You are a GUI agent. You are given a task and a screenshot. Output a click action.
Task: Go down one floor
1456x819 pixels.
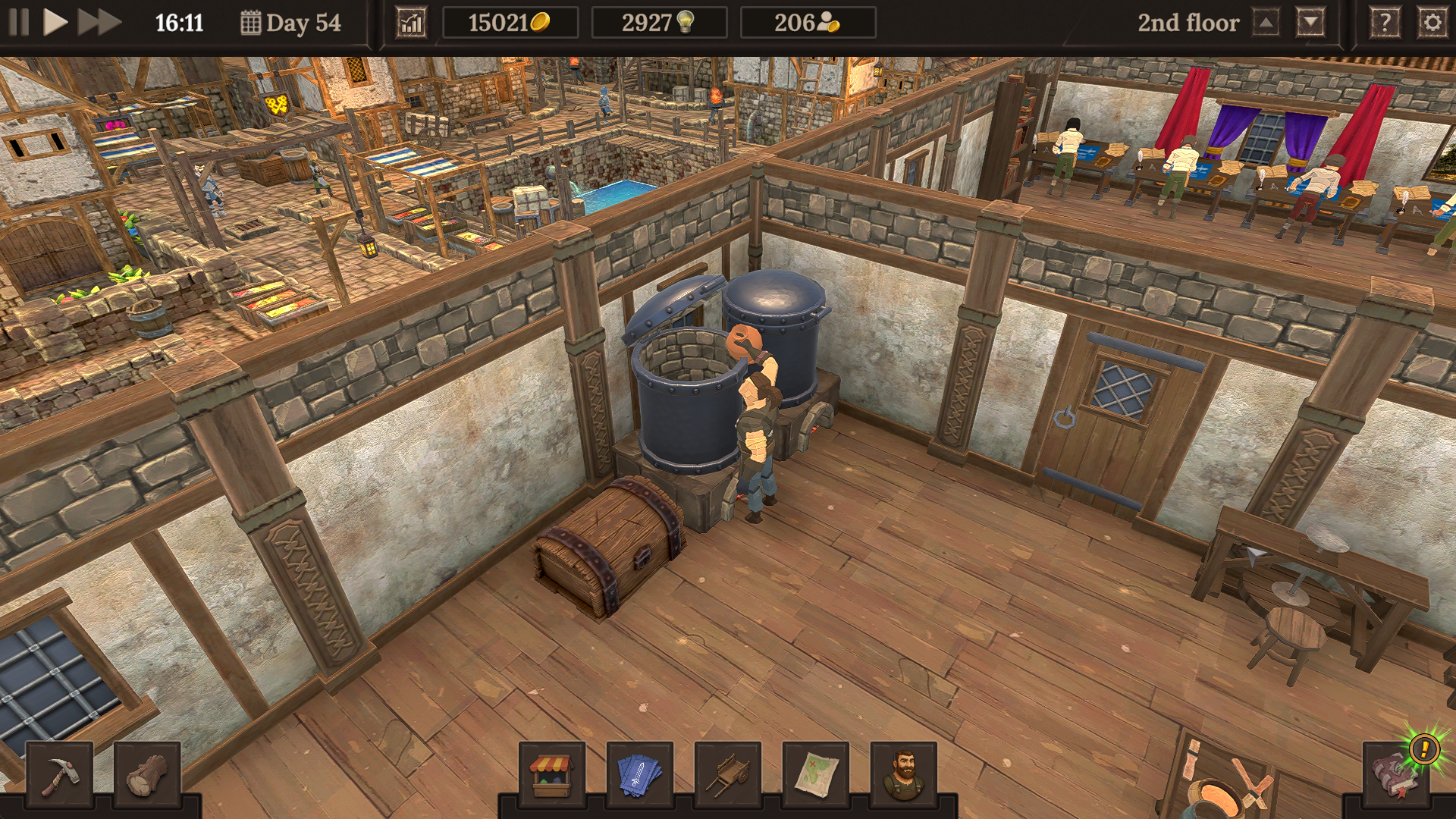pos(1311,23)
